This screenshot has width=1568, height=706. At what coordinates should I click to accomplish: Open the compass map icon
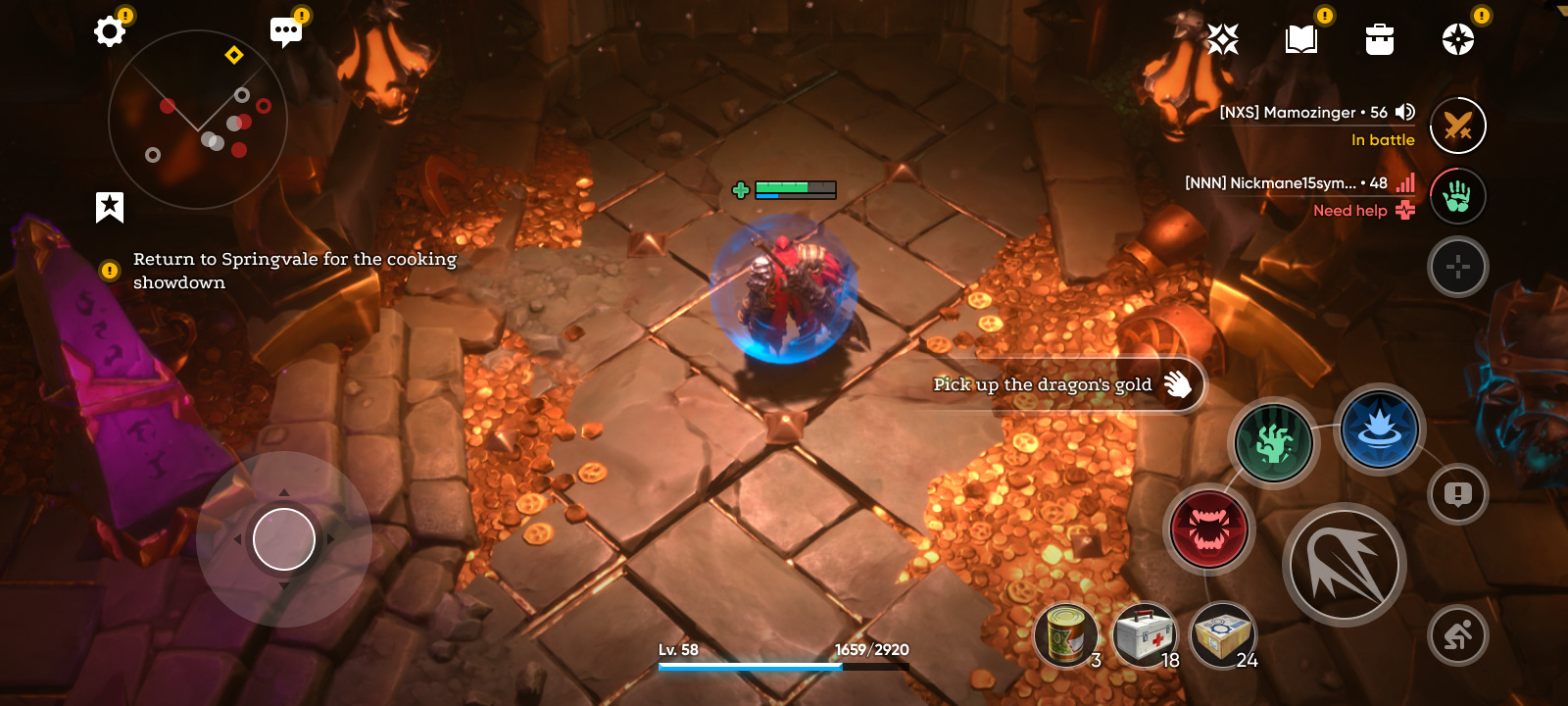tap(1458, 39)
